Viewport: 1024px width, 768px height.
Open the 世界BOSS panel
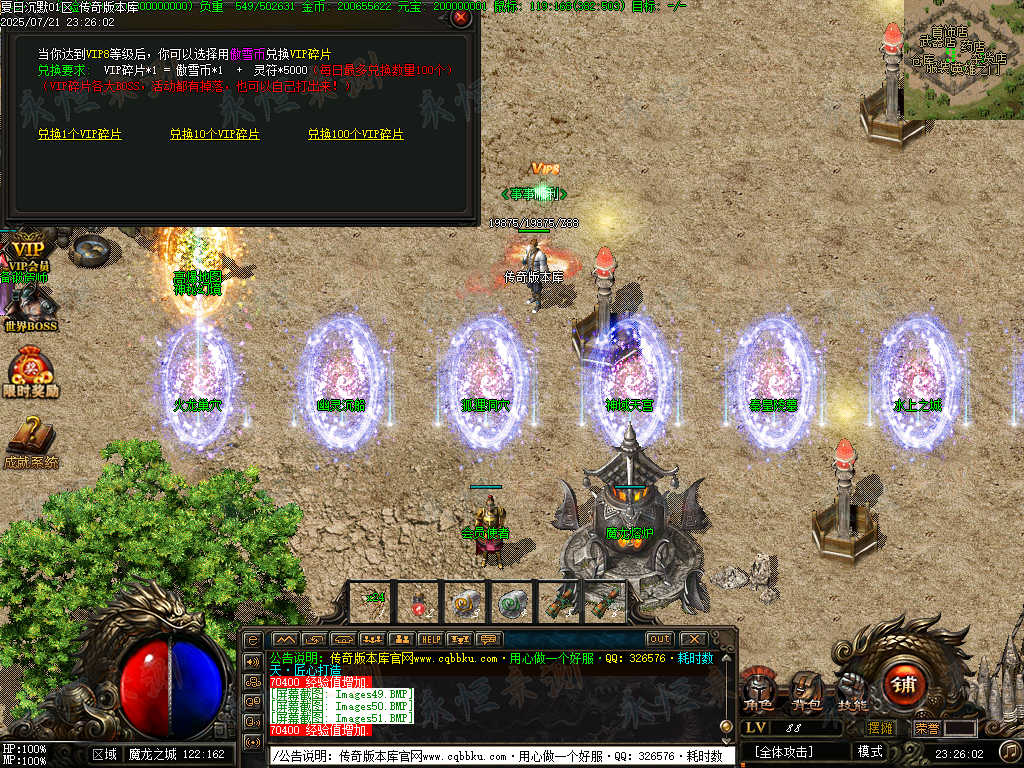point(30,308)
